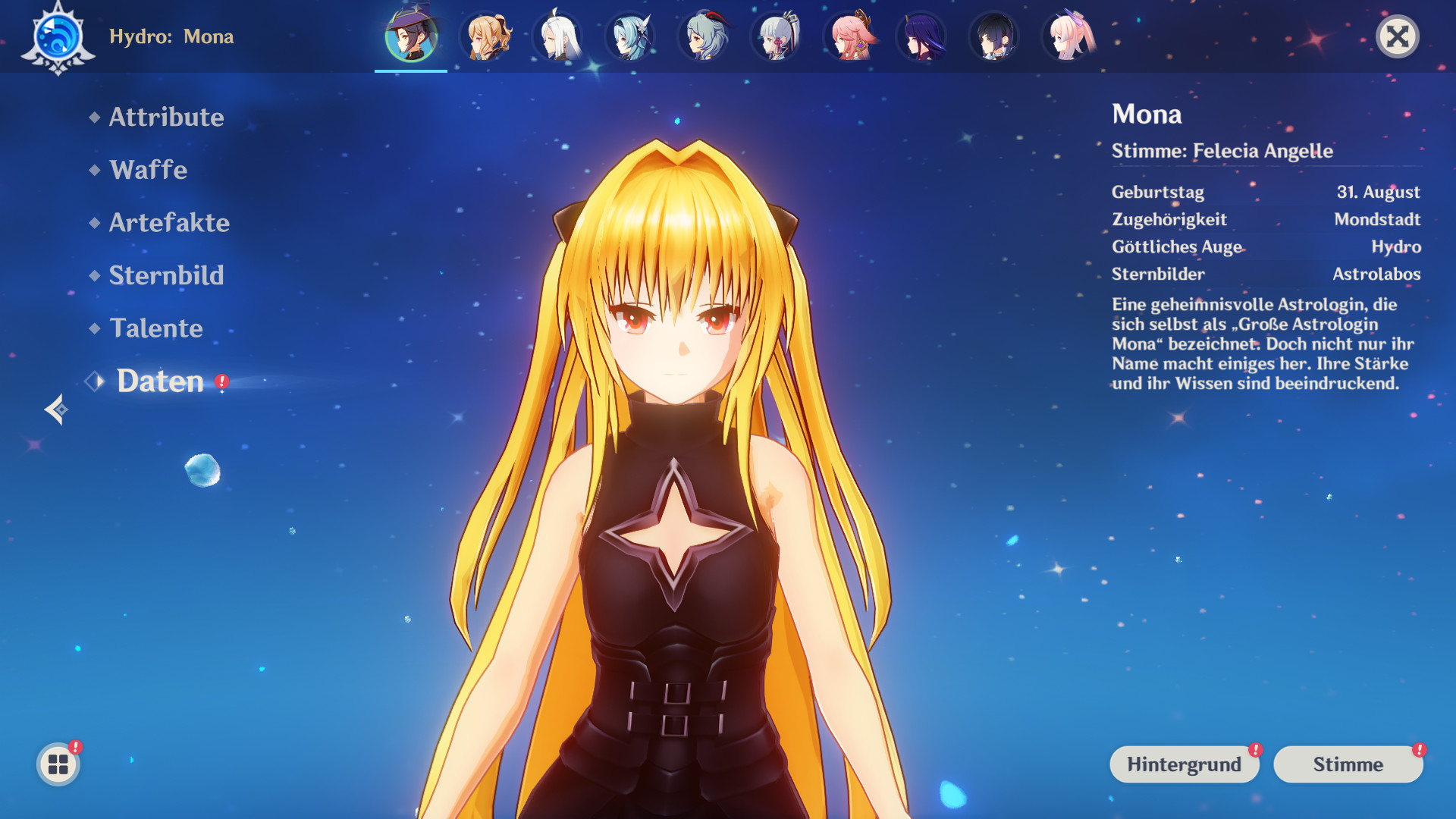The height and width of the screenshot is (819, 1456).
Task: Expand the Sternbild section
Action: [167, 276]
